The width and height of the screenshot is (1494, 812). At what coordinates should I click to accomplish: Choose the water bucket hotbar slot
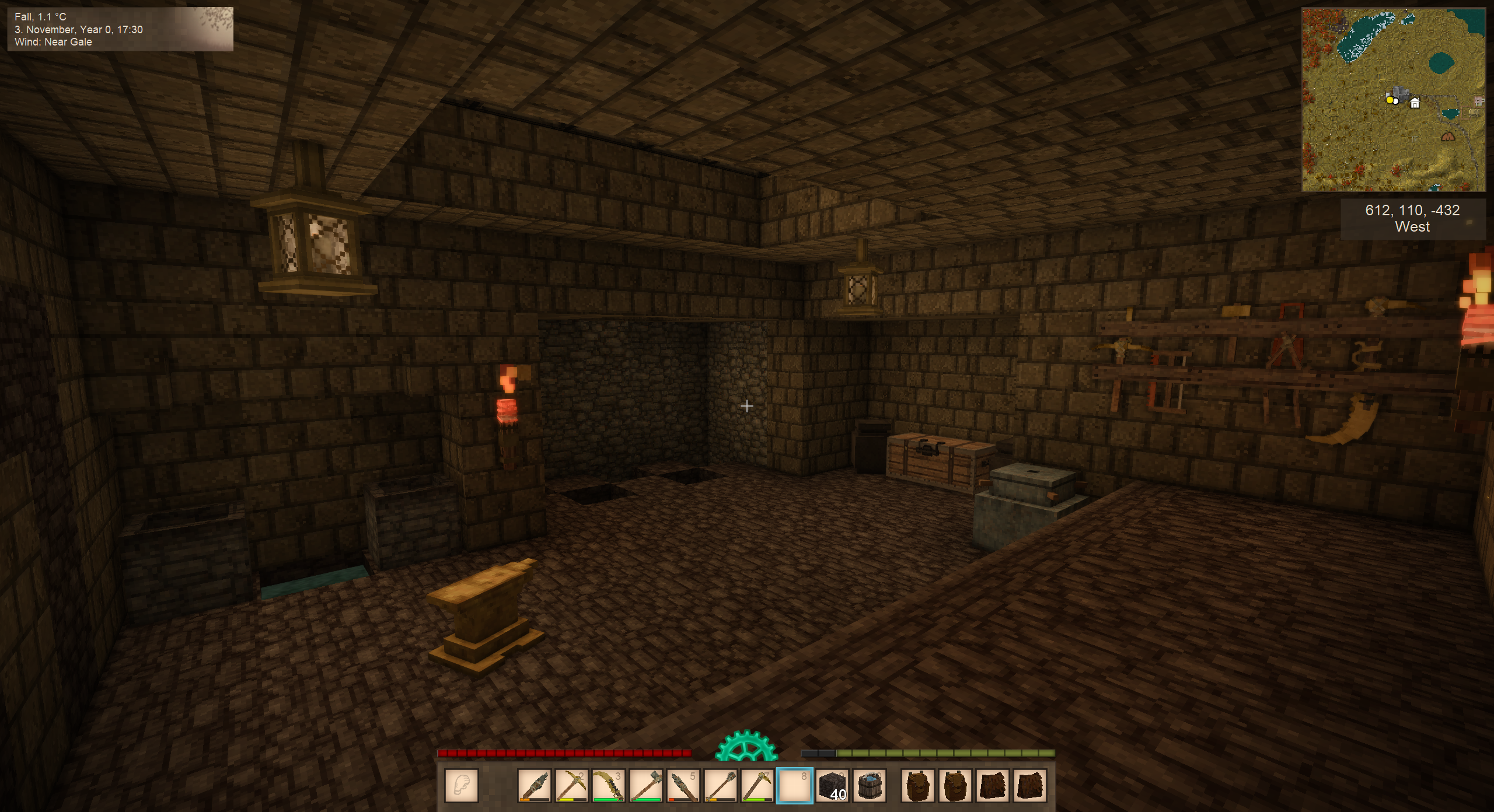pos(870,785)
